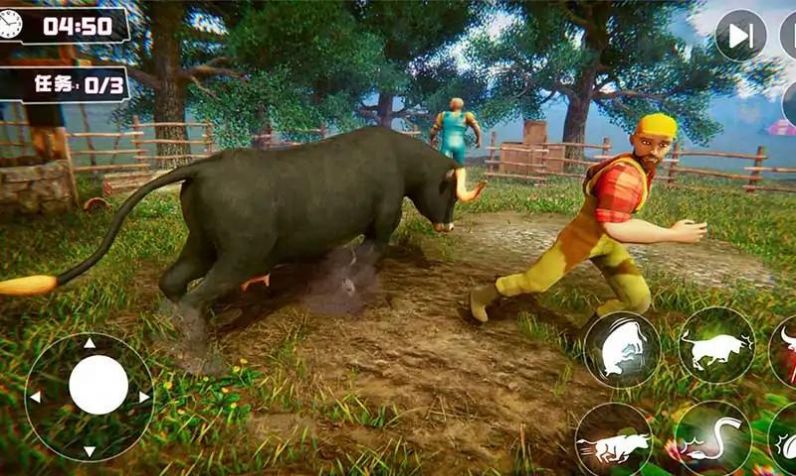Use the bull headbutt attack ability
This screenshot has height=476, width=796.
[717, 346]
